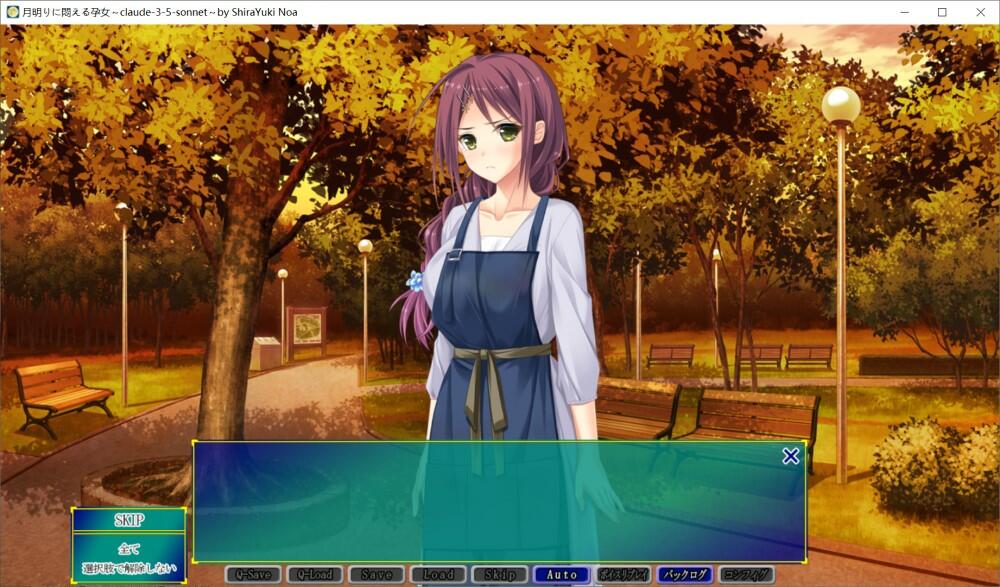
Task: Activate Skip in the bottom toolbar
Action: coord(500,575)
